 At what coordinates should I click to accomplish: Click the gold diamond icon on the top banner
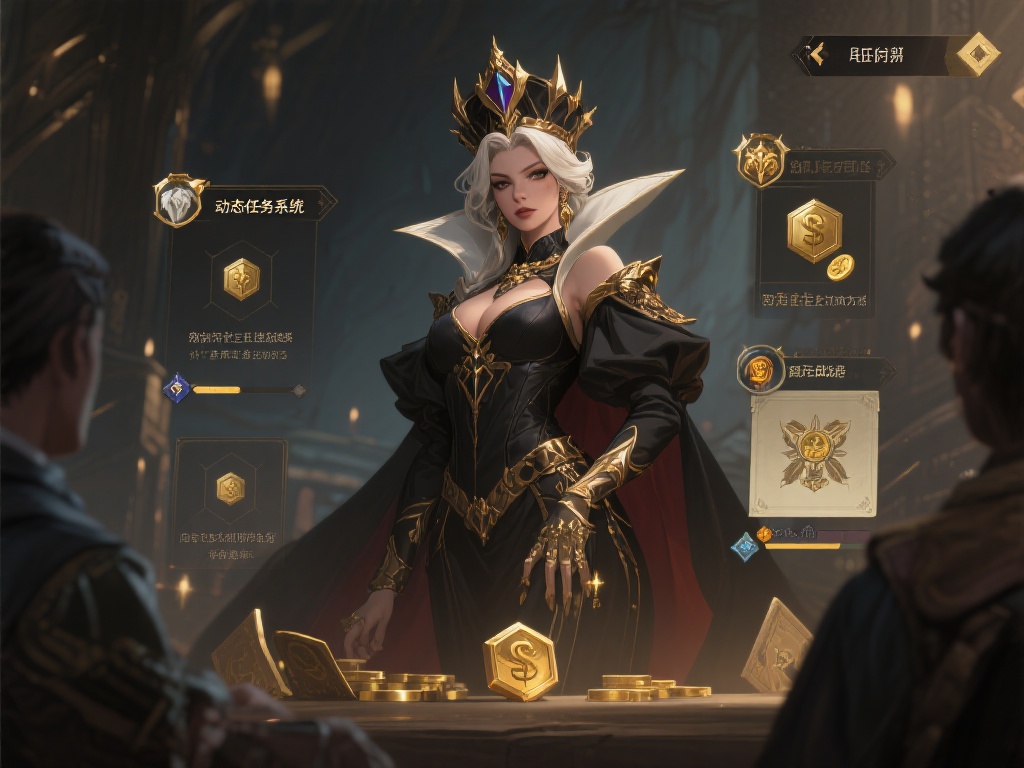click(977, 54)
